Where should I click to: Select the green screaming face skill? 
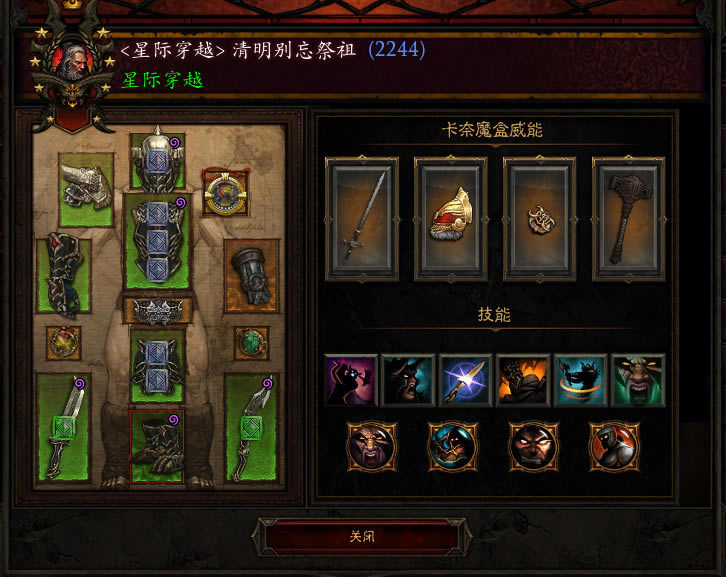click(637, 381)
